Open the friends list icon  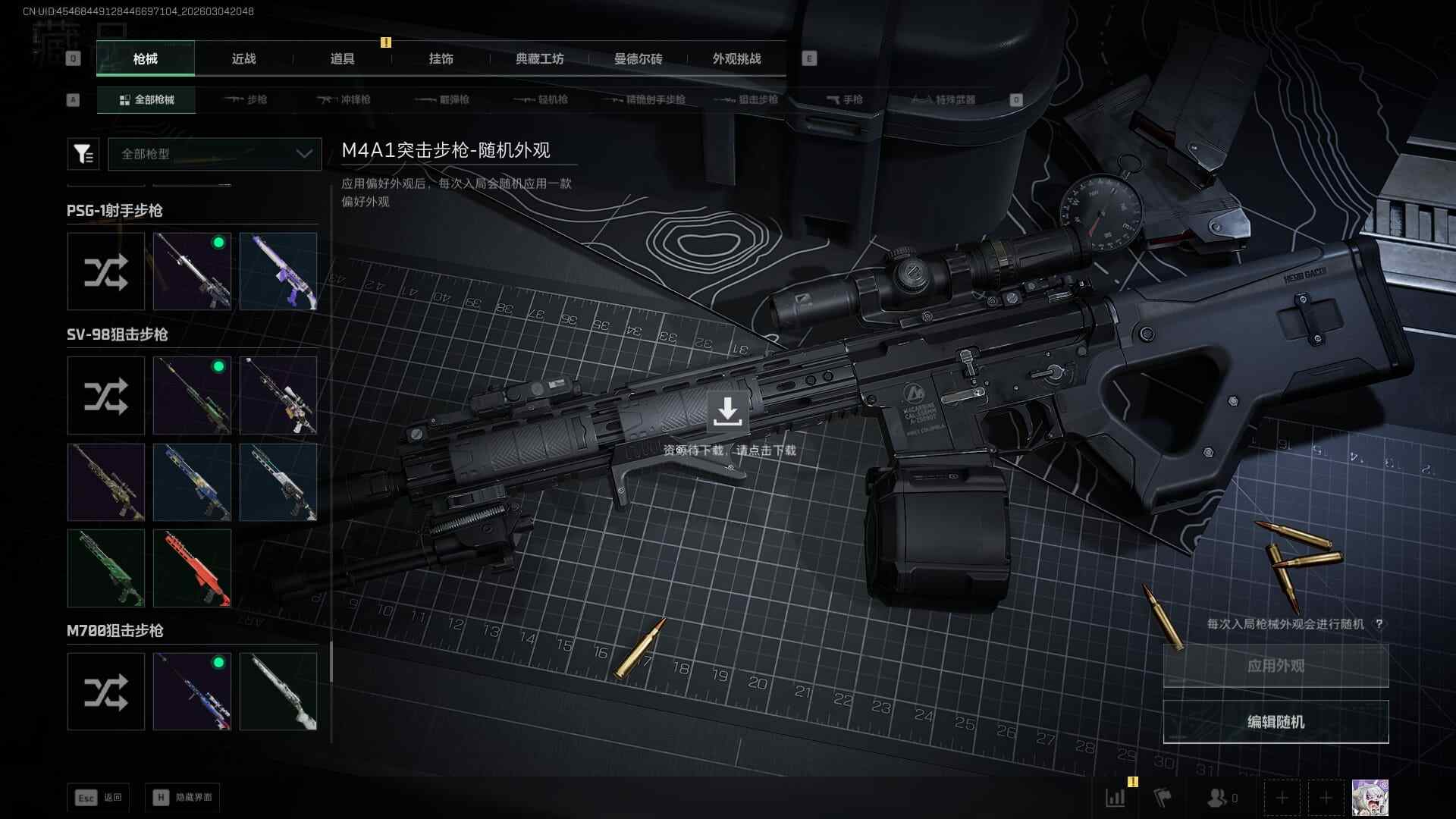(x=1219, y=798)
